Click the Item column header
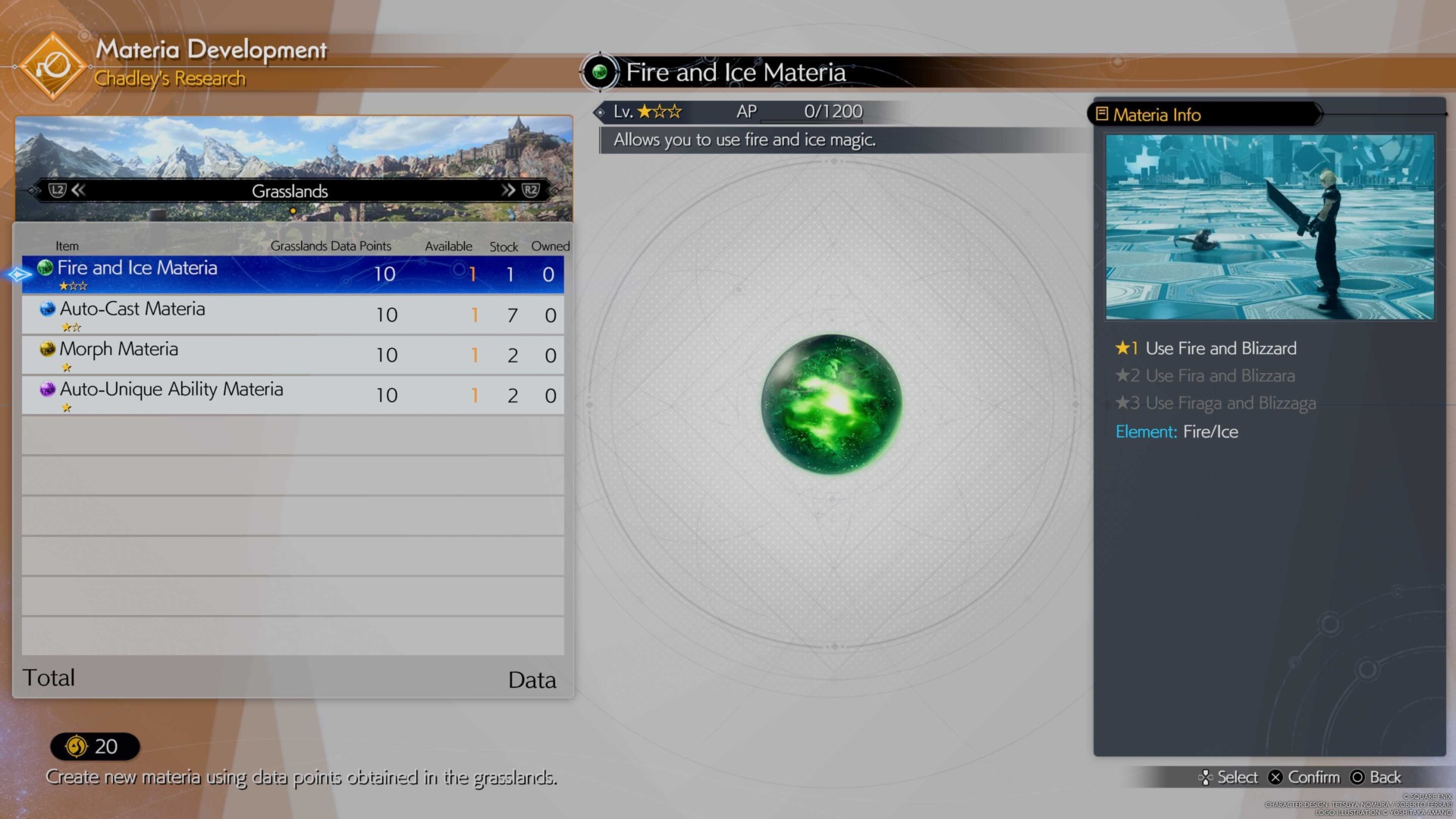 coord(67,246)
